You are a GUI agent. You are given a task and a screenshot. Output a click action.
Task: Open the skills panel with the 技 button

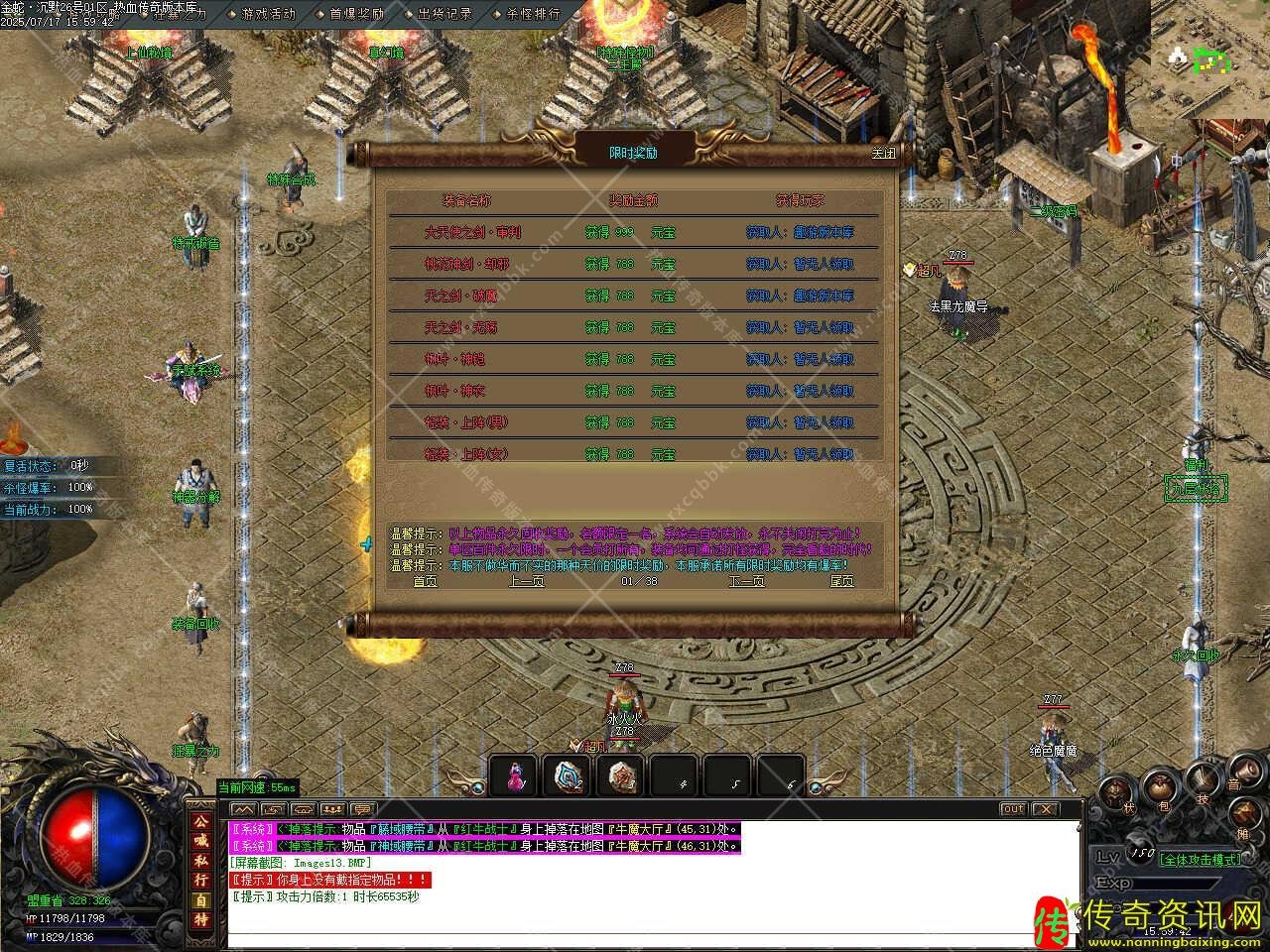click(x=1203, y=783)
